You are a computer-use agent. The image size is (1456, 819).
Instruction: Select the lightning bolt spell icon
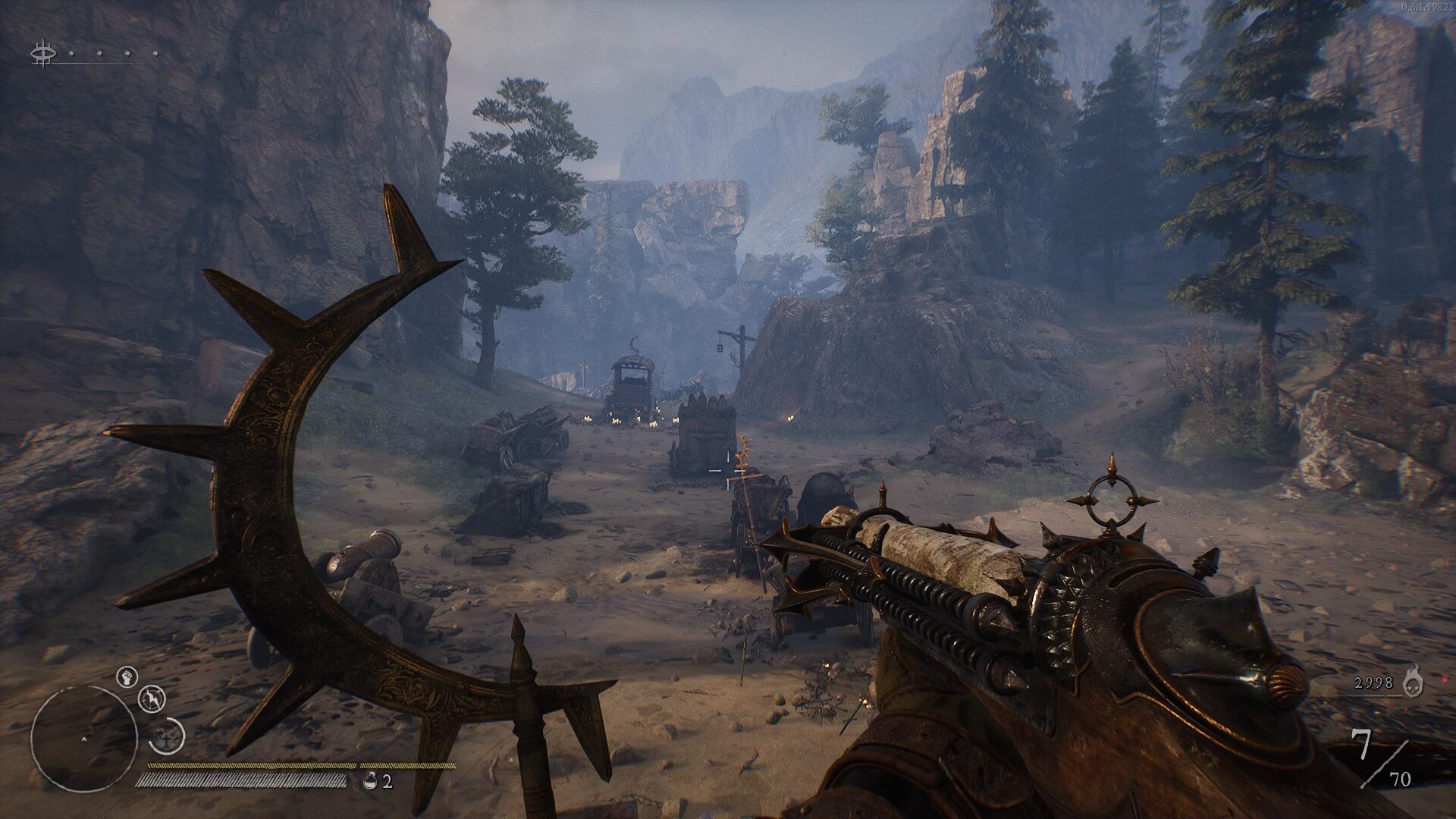(x=152, y=698)
